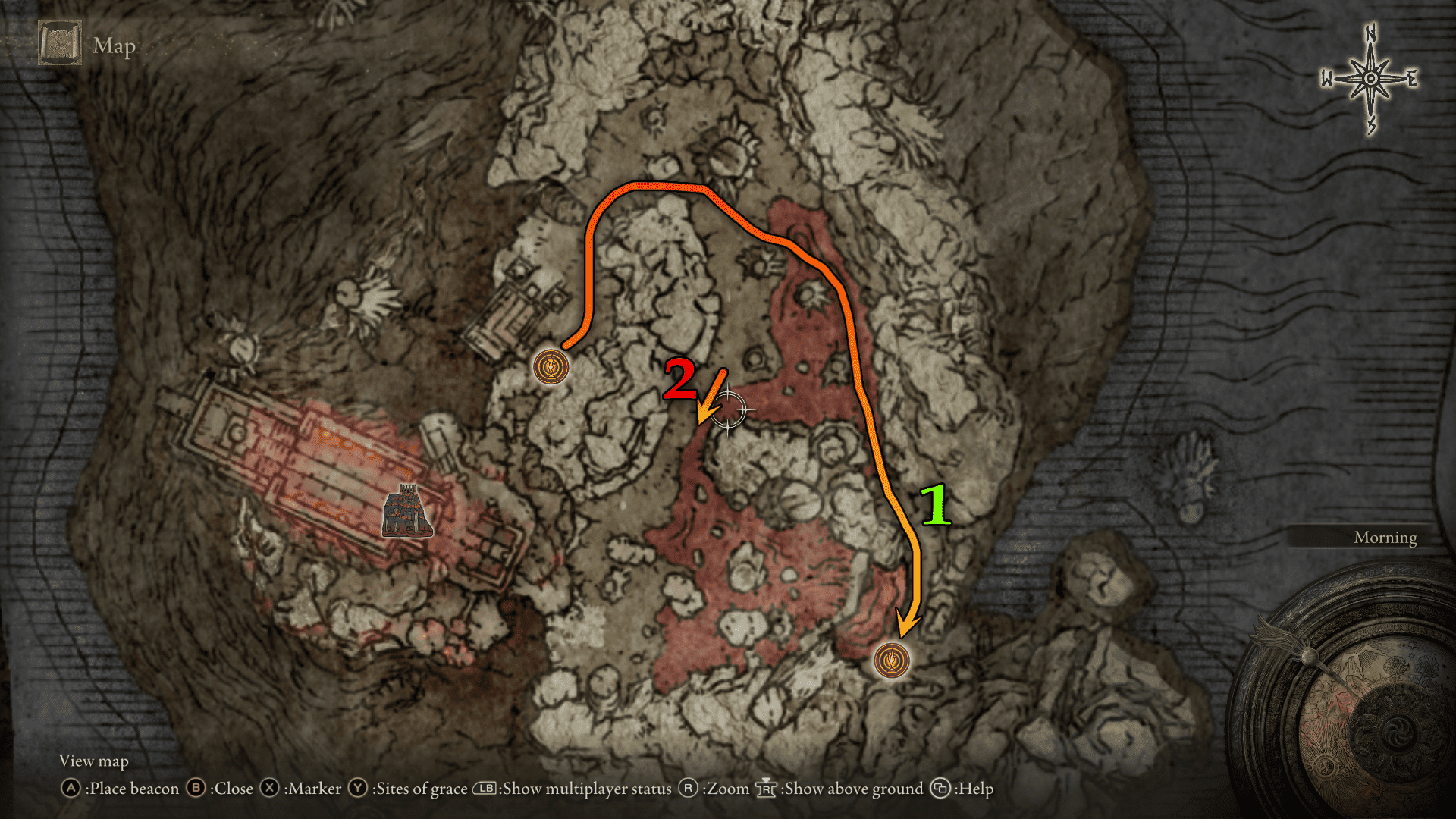Screen dimensions: 1456x819
Task: Click the X Marker option to expand marker choices
Action: (x=271, y=789)
